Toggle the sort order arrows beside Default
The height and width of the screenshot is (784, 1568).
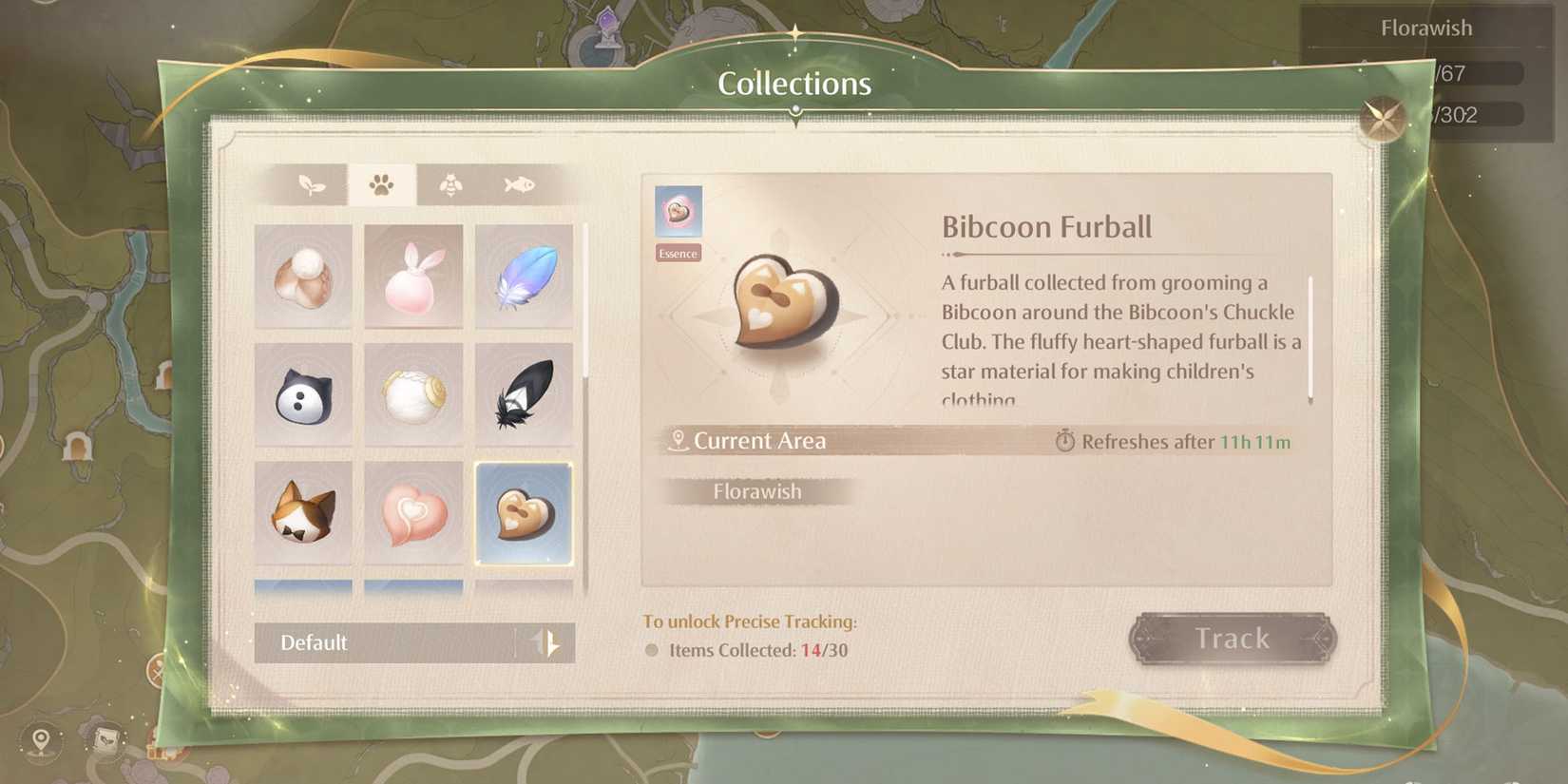(549, 643)
